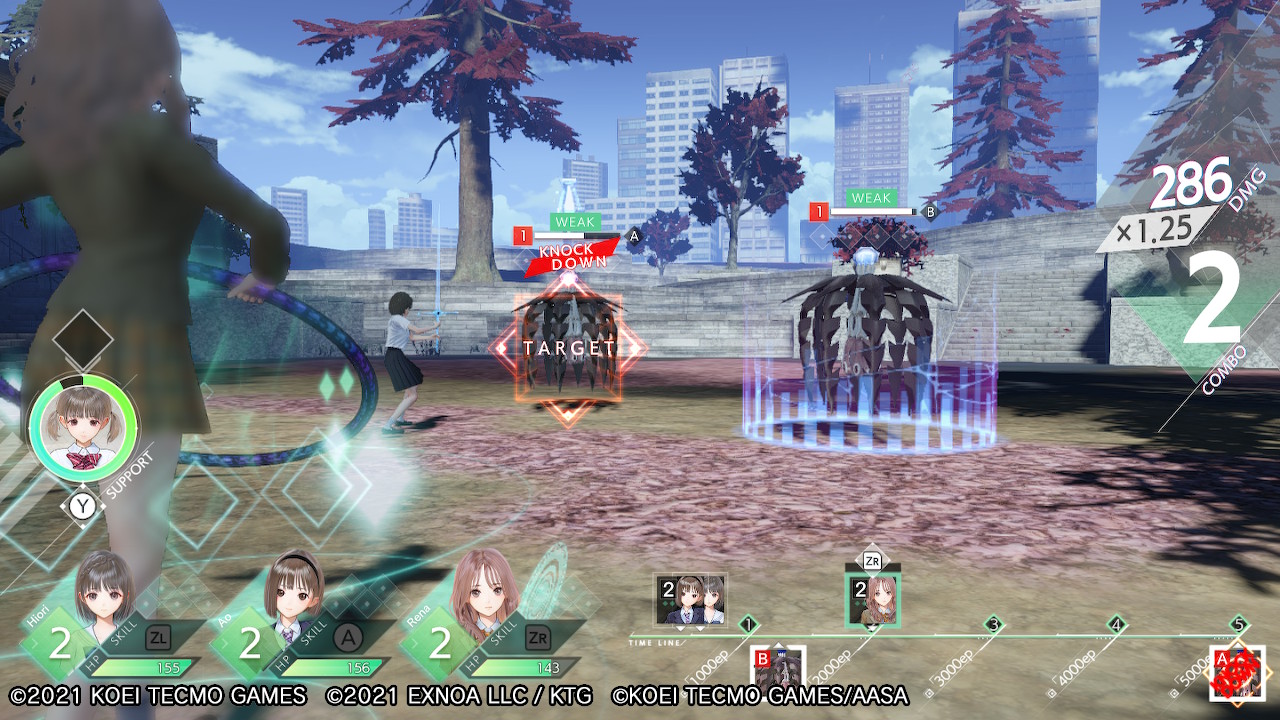1280x720 pixels.
Task: Choose enemy A's marker on the timeline
Action: coord(1237,672)
